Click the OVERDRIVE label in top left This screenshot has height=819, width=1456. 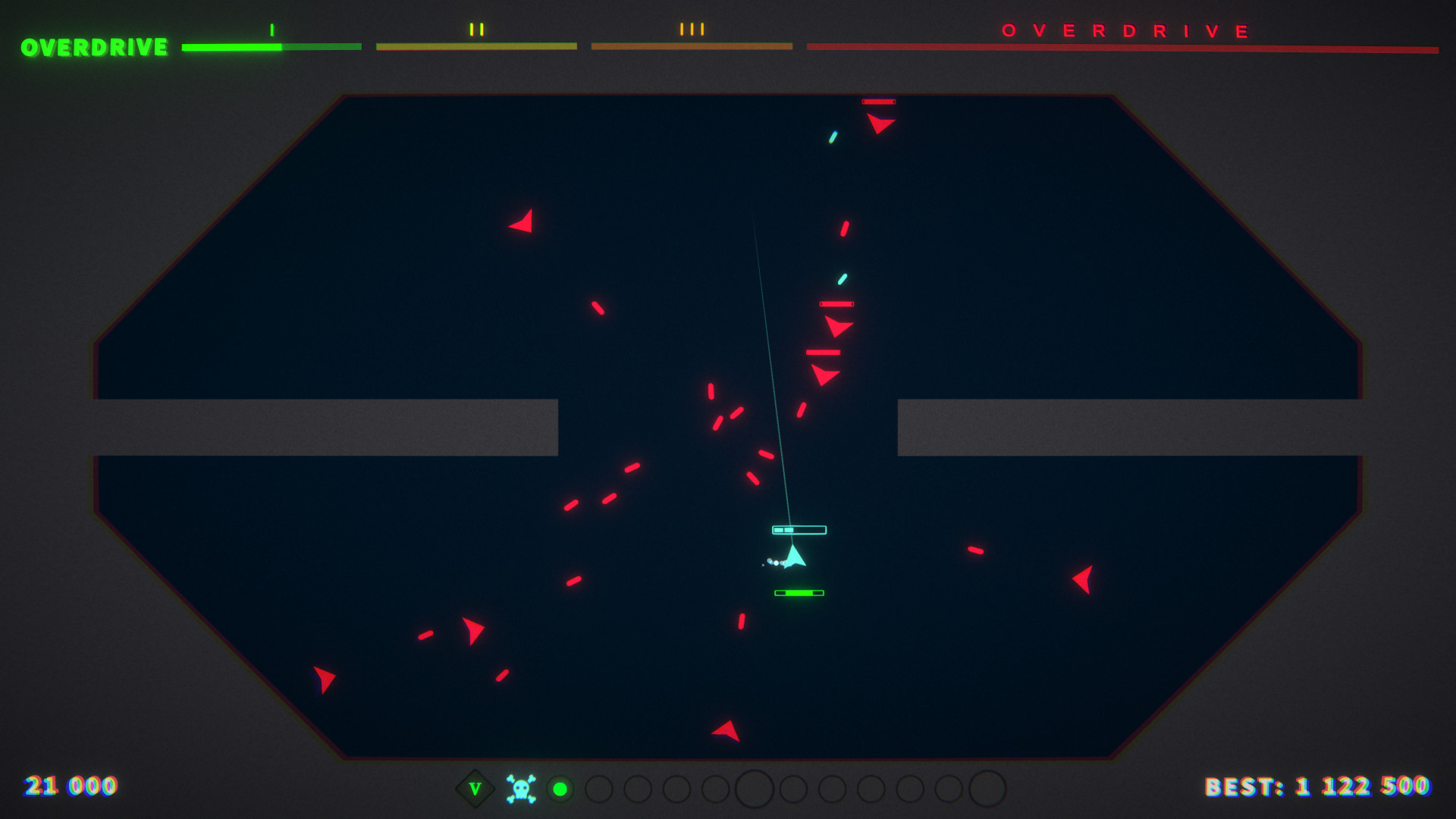(x=93, y=47)
